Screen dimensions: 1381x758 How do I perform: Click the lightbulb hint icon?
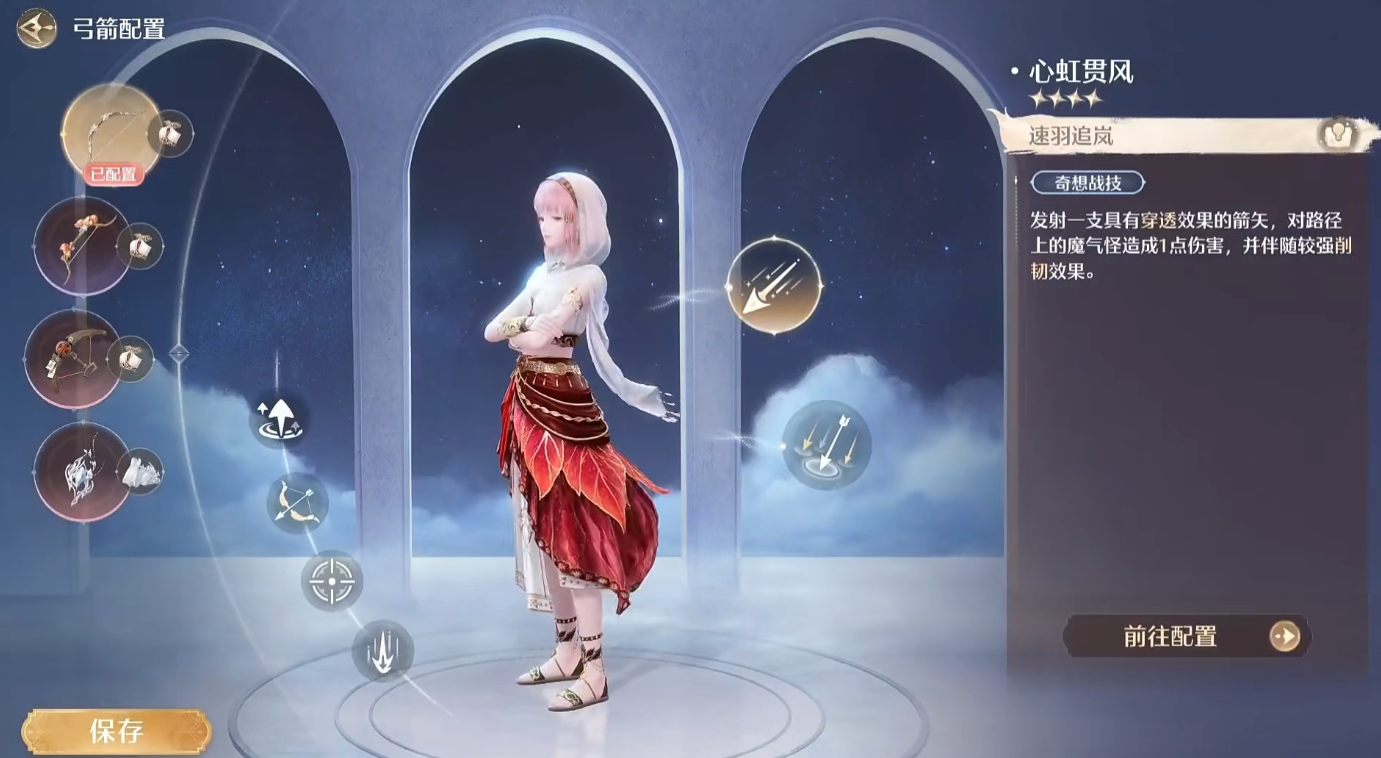1337,135
